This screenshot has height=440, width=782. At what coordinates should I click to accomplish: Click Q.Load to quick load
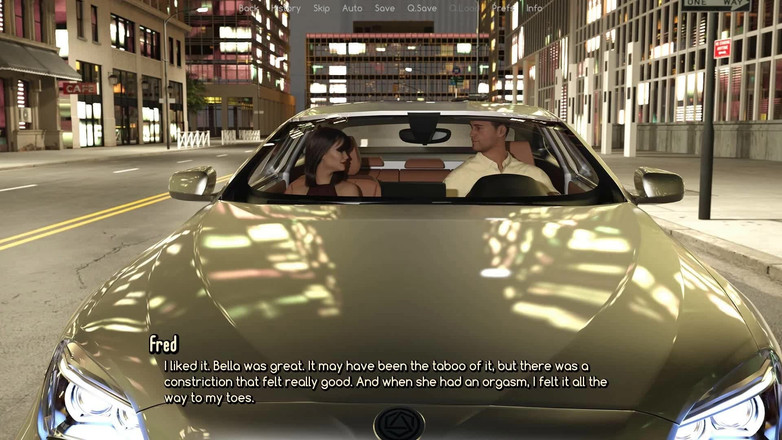(x=464, y=8)
